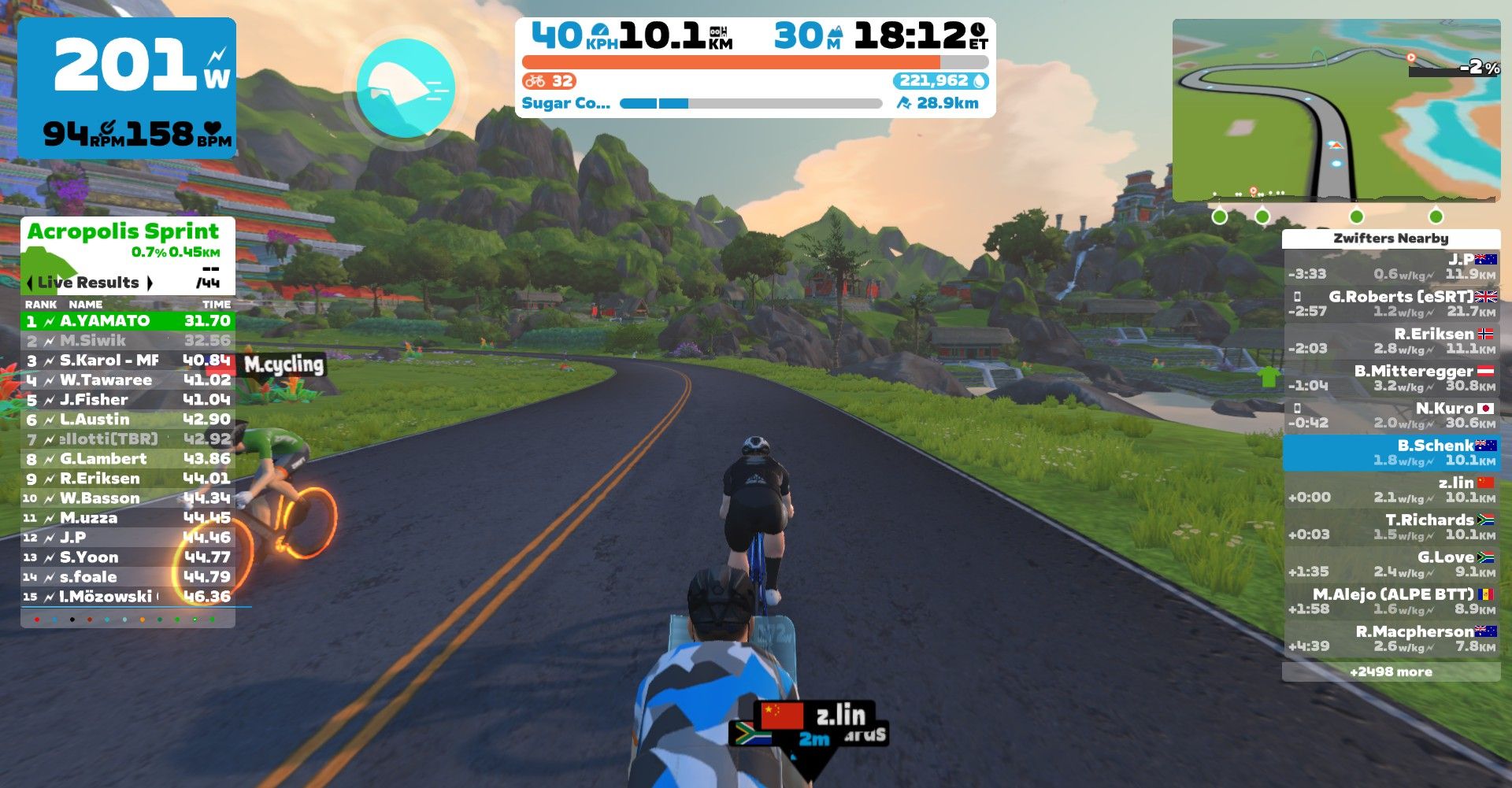This screenshot has height=788, width=1512.
Task: Click the climb icon next to 28.9km
Action: pos(906,102)
